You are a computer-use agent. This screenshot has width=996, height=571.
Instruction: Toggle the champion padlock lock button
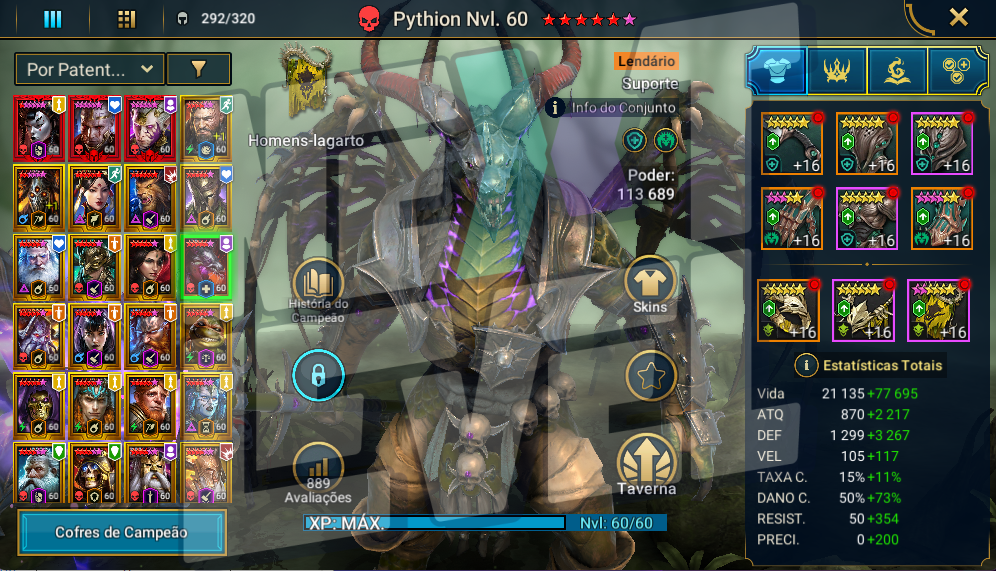tap(318, 376)
